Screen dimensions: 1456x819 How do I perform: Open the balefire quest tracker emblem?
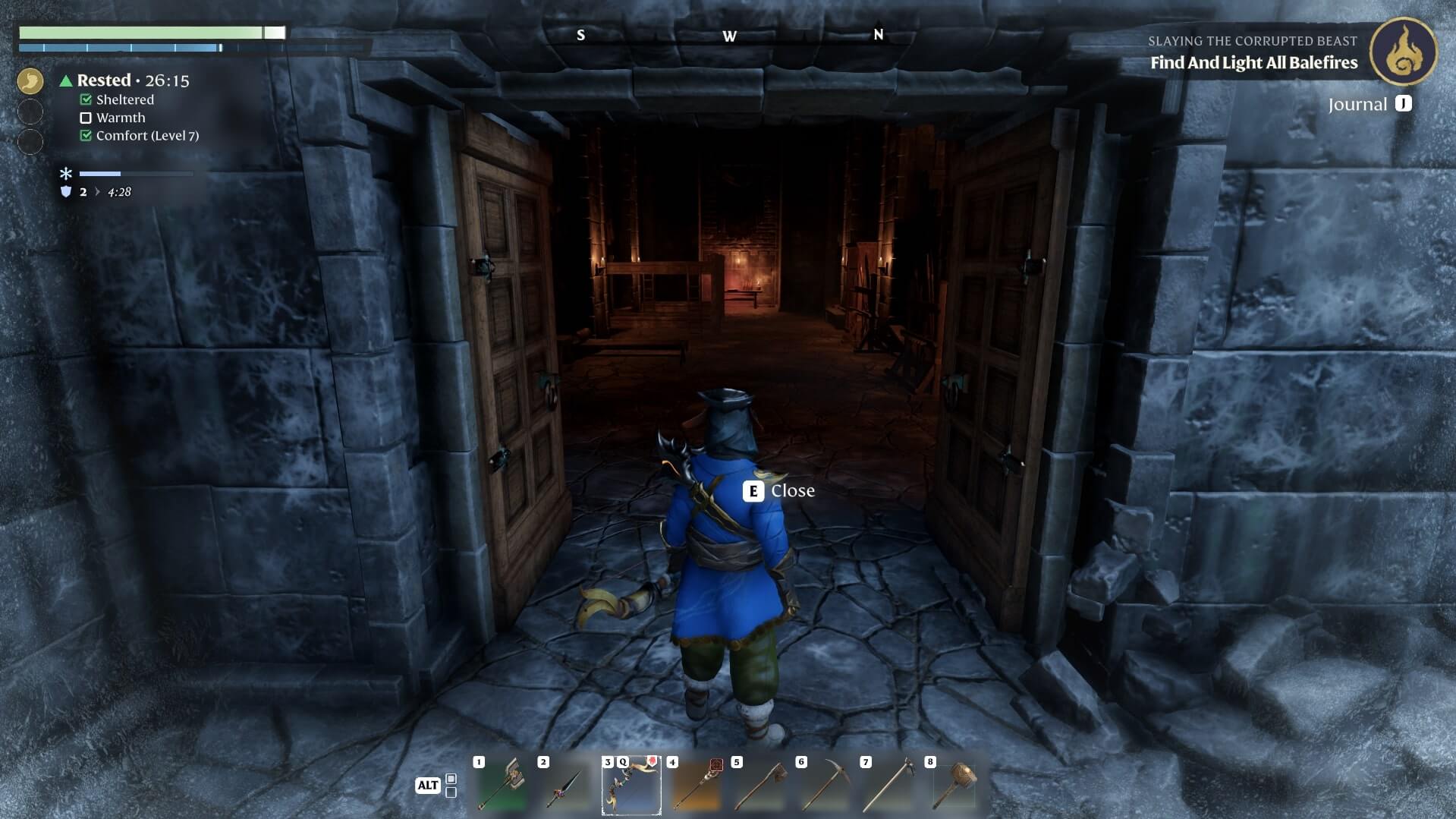coord(1403,52)
